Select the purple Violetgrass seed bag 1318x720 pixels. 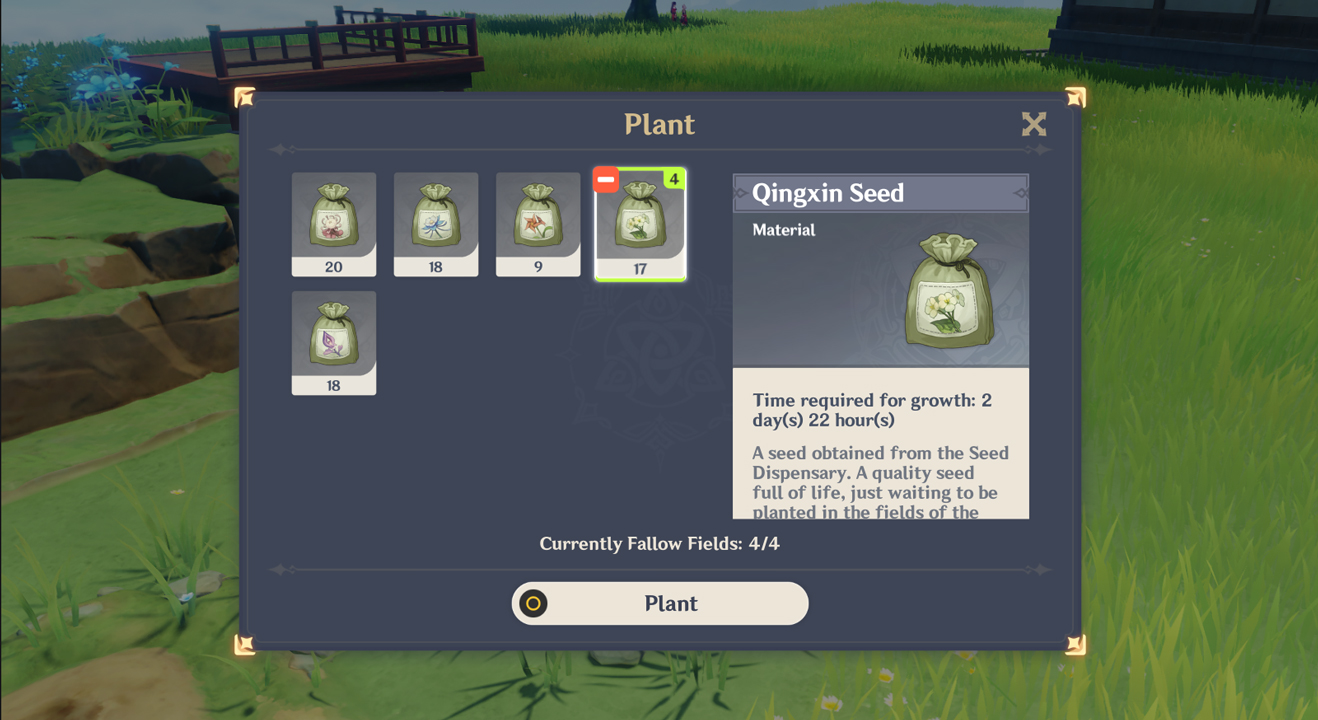tap(334, 337)
